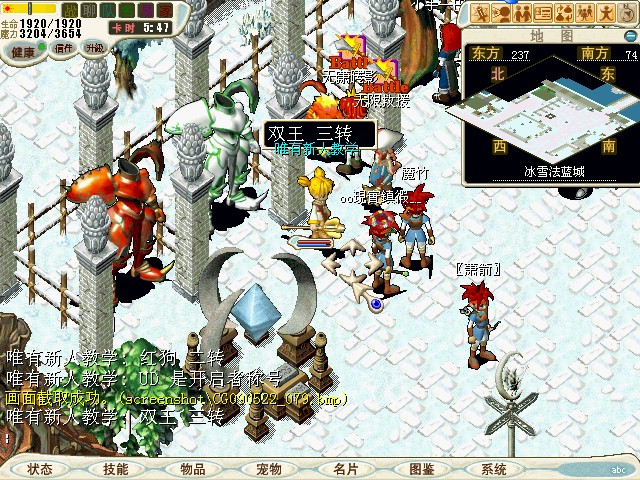This screenshot has width=640, height=480.
Task: Select the name card exchange icon
Action: tap(545, 12)
